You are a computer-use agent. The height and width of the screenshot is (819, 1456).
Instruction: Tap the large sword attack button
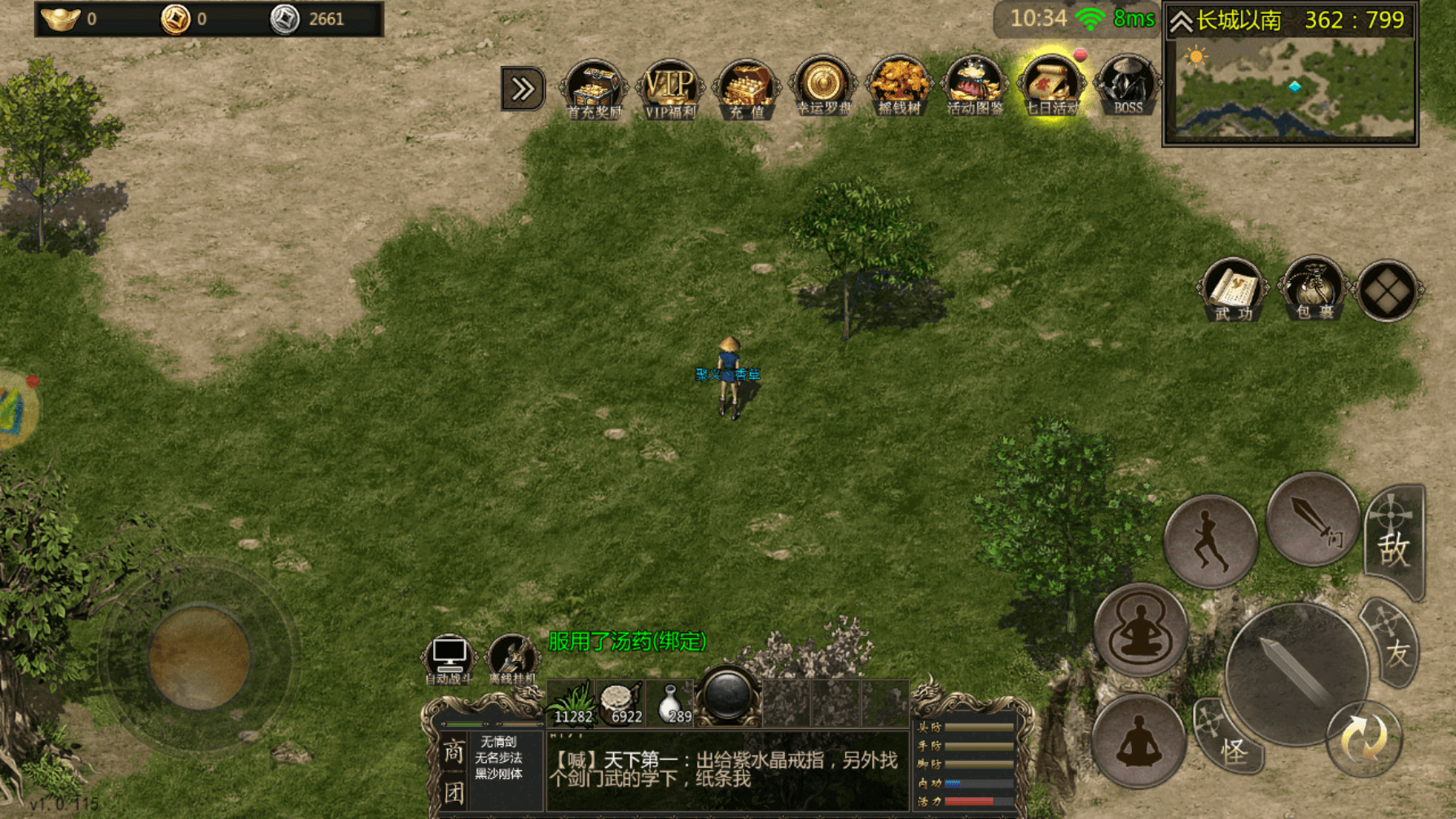(x=1295, y=672)
